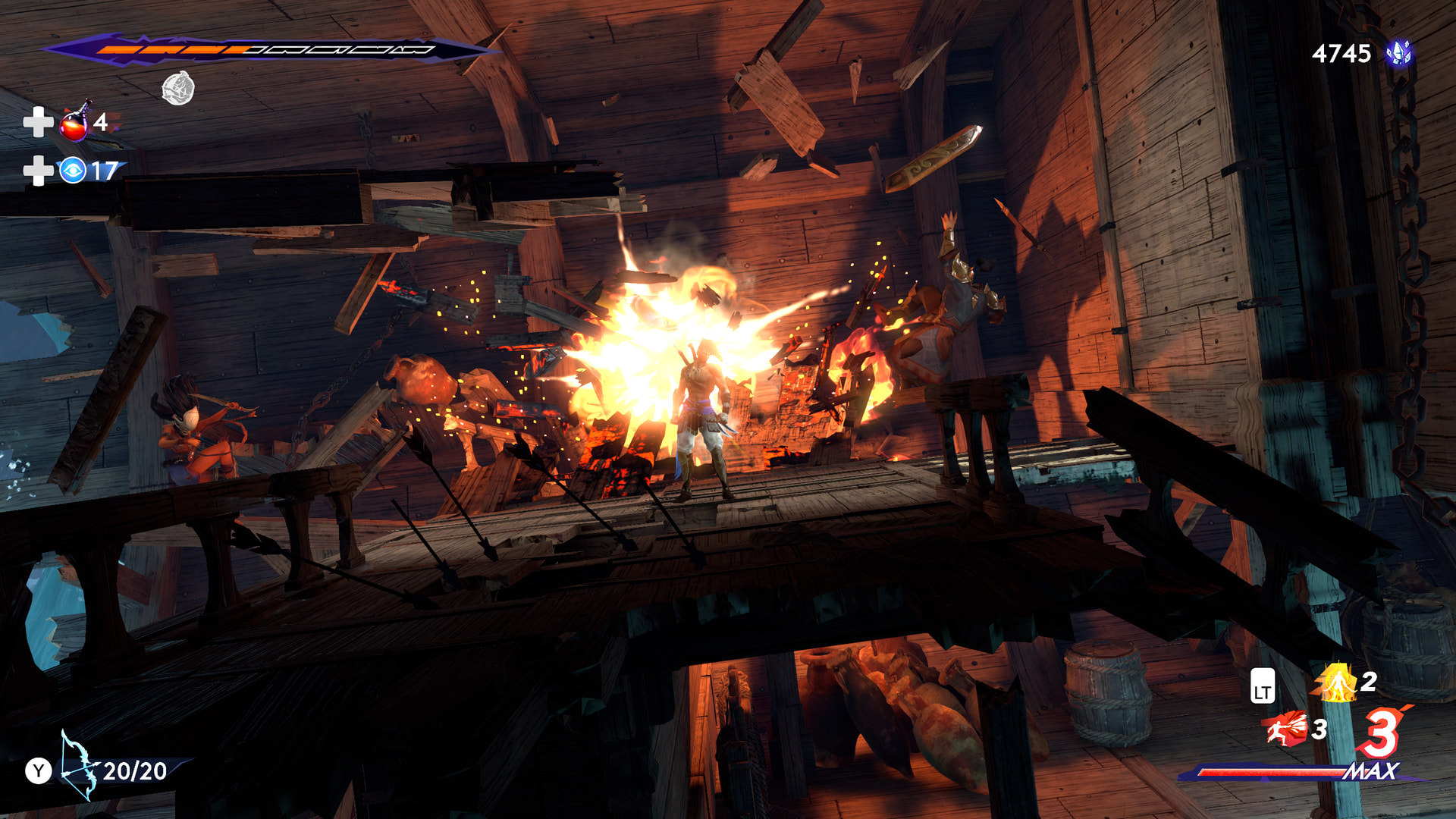Click the purple time crystal currency icon
Image resolution: width=1456 pixels, height=819 pixels.
(1398, 53)
